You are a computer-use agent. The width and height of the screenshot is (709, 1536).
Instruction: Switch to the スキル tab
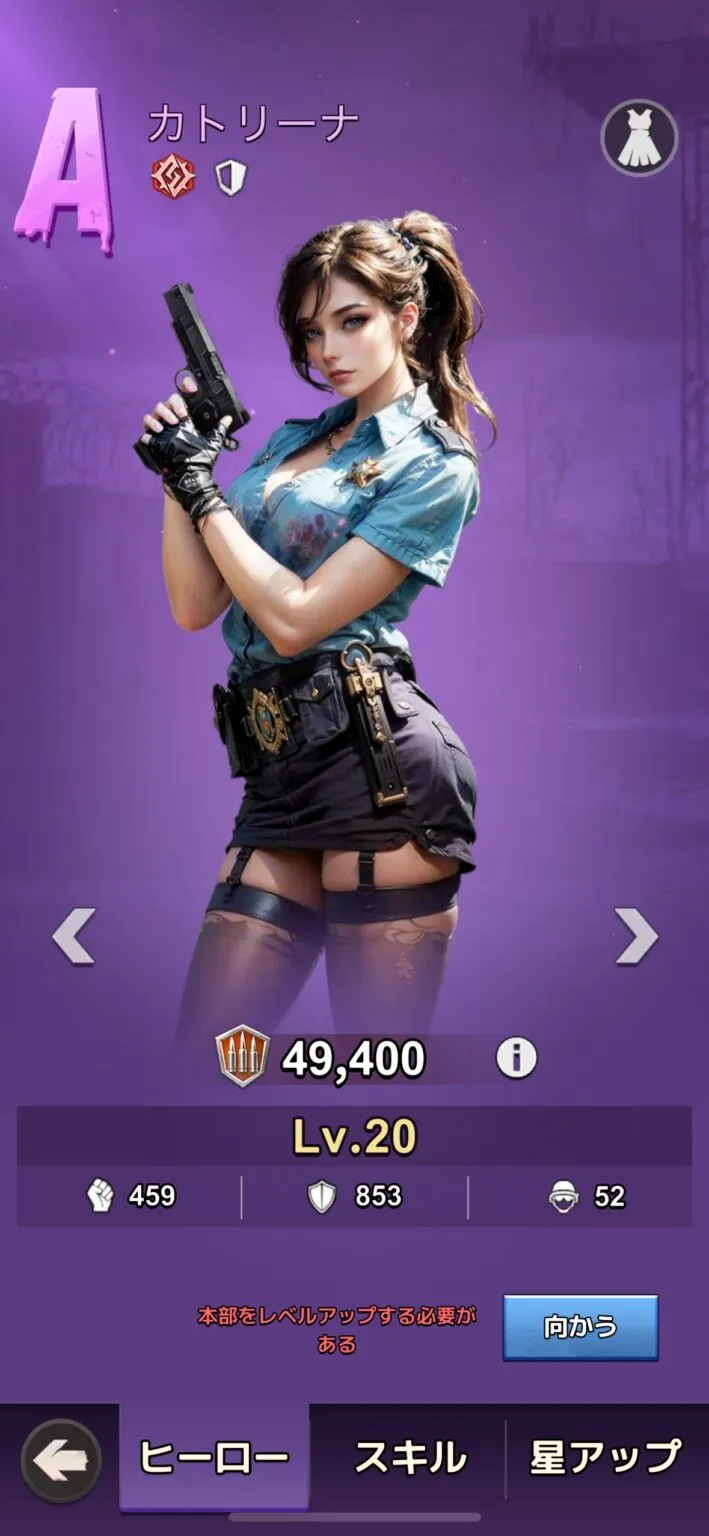[410, 1458]
